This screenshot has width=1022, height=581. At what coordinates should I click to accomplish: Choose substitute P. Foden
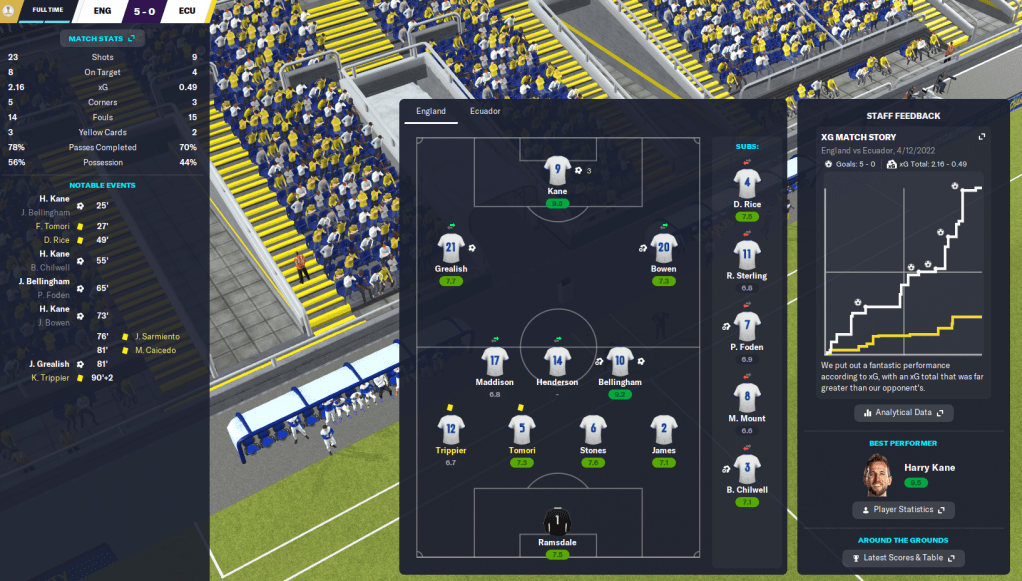747,326
